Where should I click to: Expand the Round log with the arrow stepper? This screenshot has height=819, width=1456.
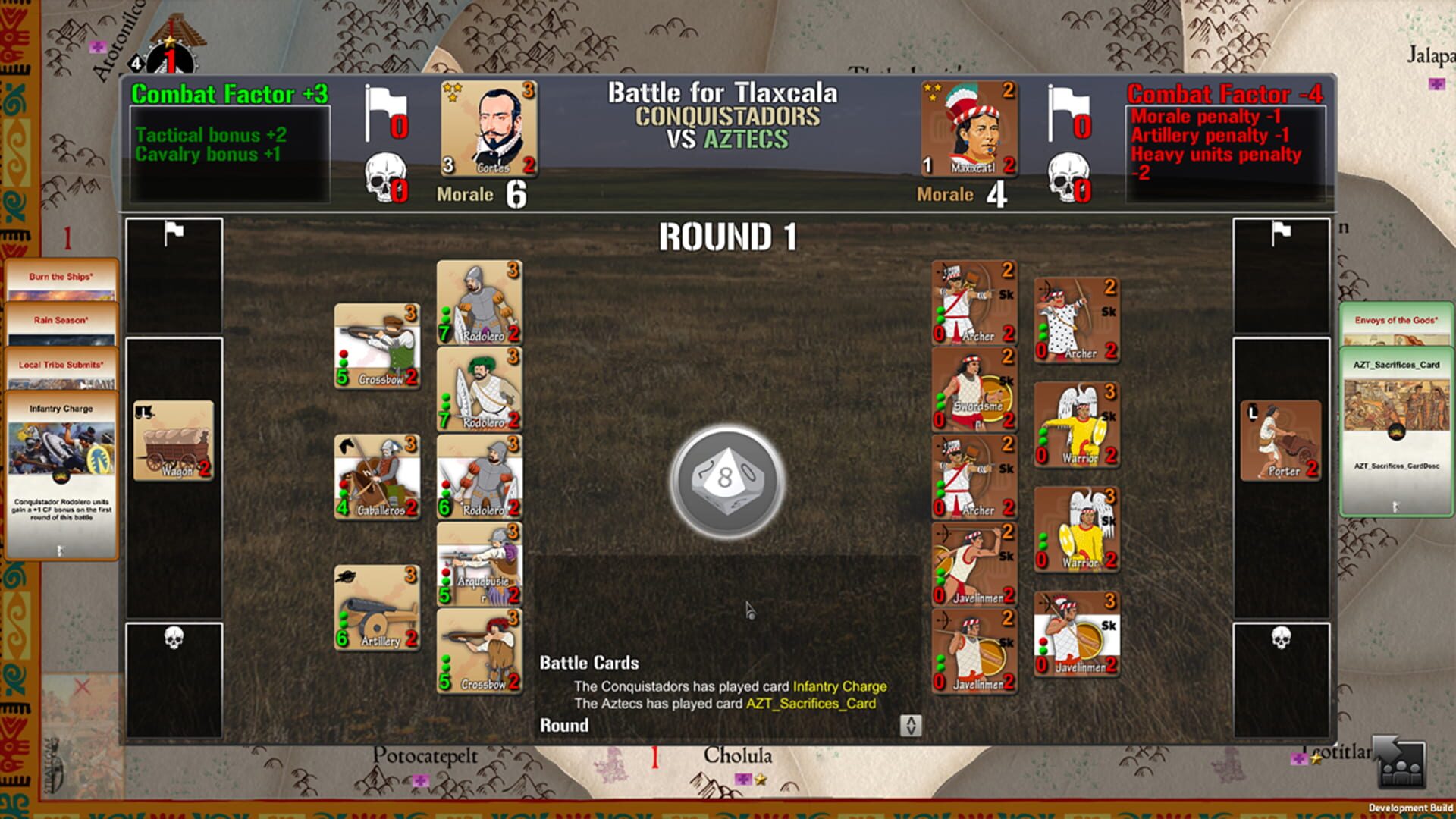pos(912,724)
